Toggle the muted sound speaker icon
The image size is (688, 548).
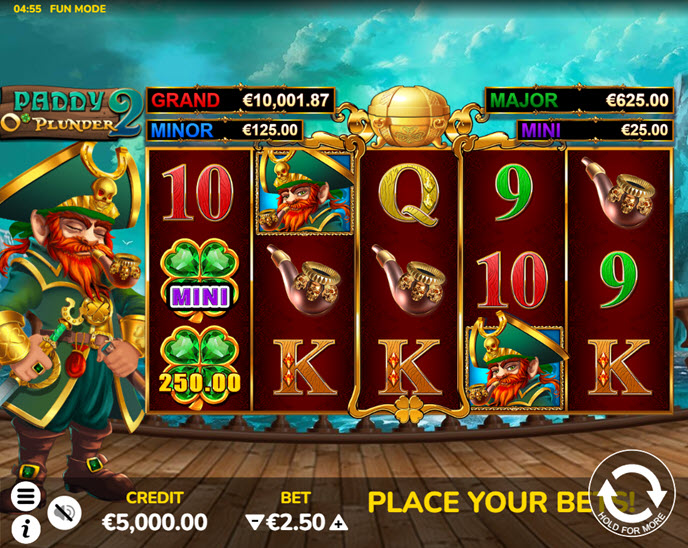tap(64, 511)
